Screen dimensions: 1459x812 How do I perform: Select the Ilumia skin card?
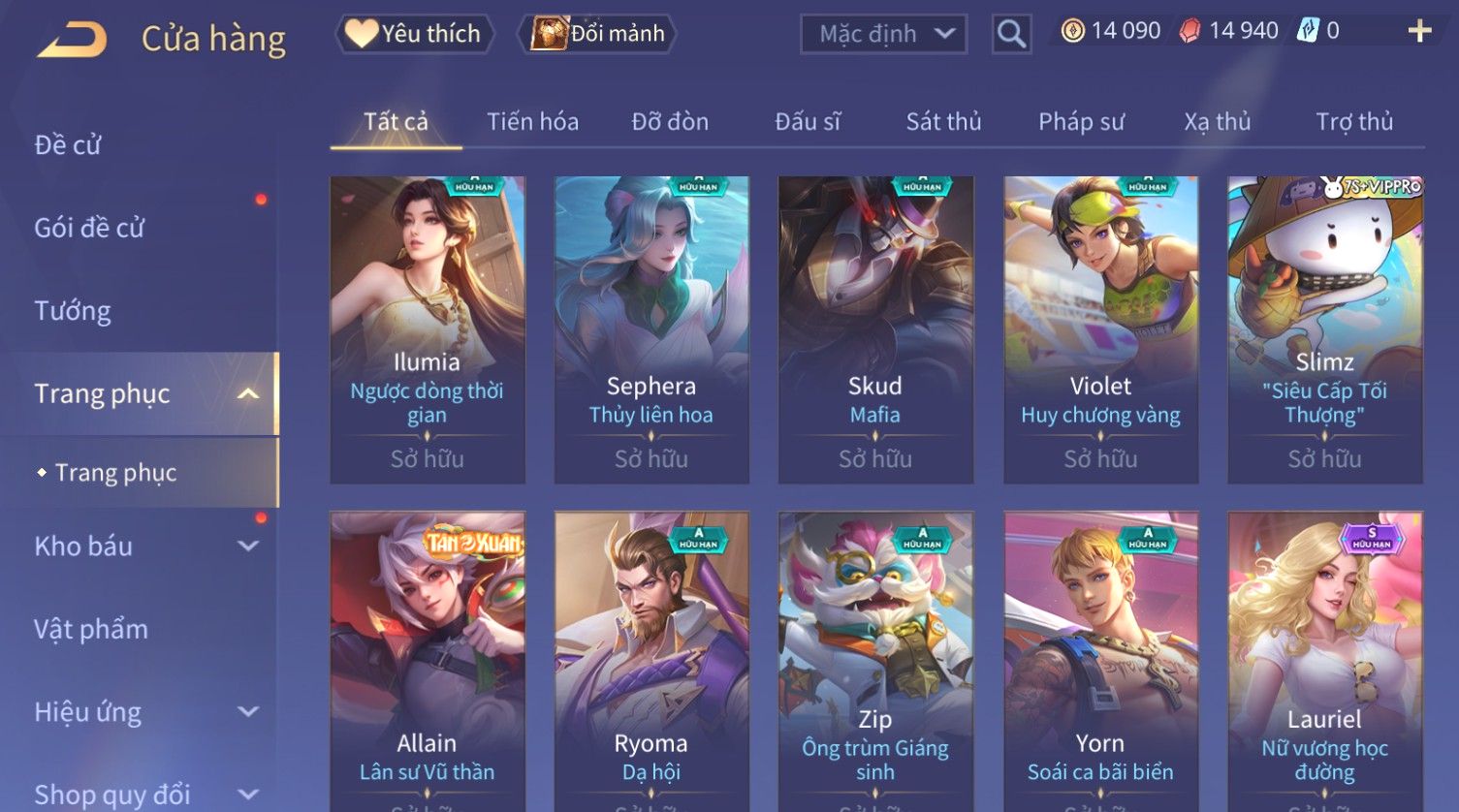point(428,329)
